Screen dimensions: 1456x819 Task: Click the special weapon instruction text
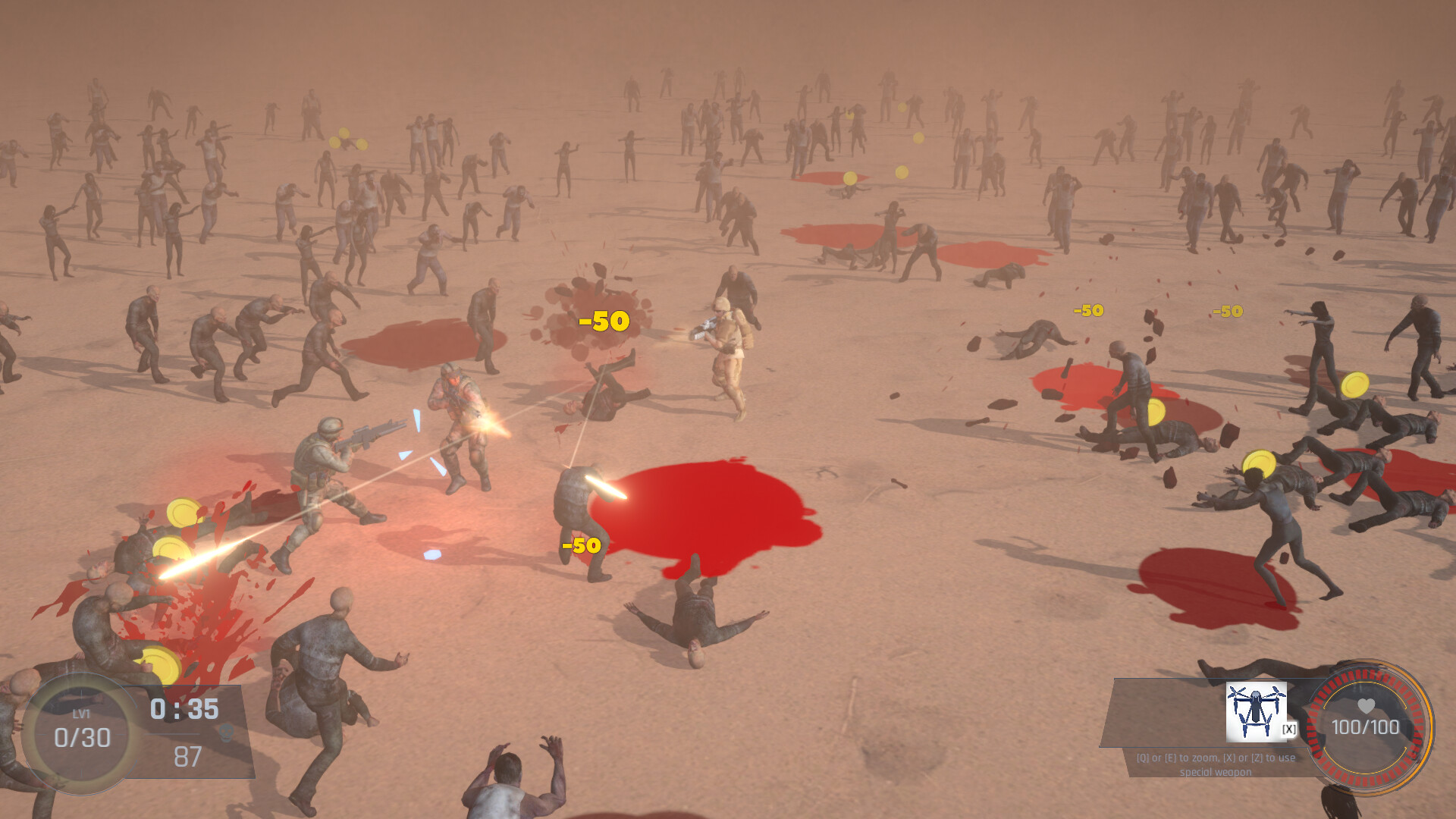pyautogui.click(x=1216, y=766)
